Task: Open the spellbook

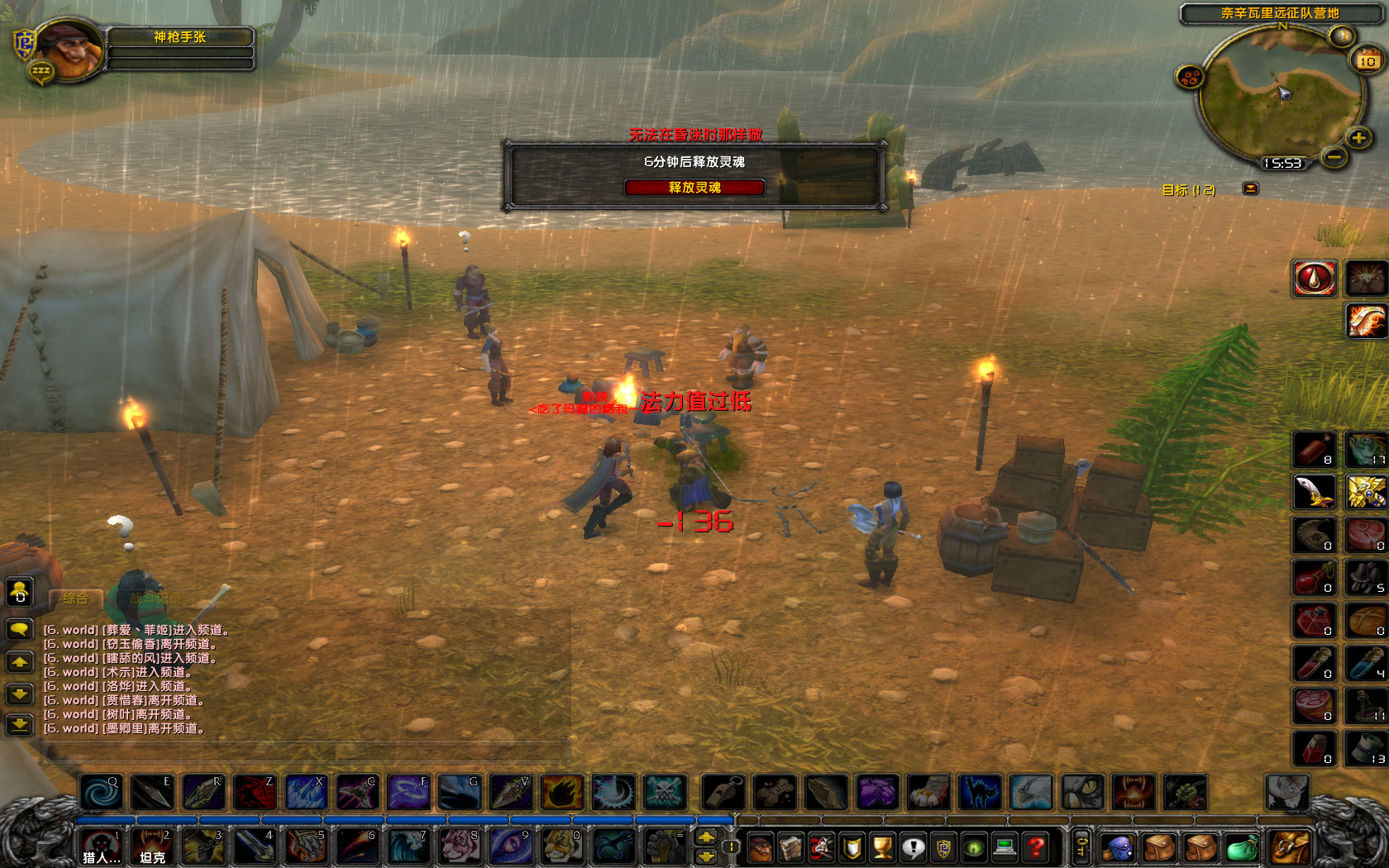Action: point(790,846)
